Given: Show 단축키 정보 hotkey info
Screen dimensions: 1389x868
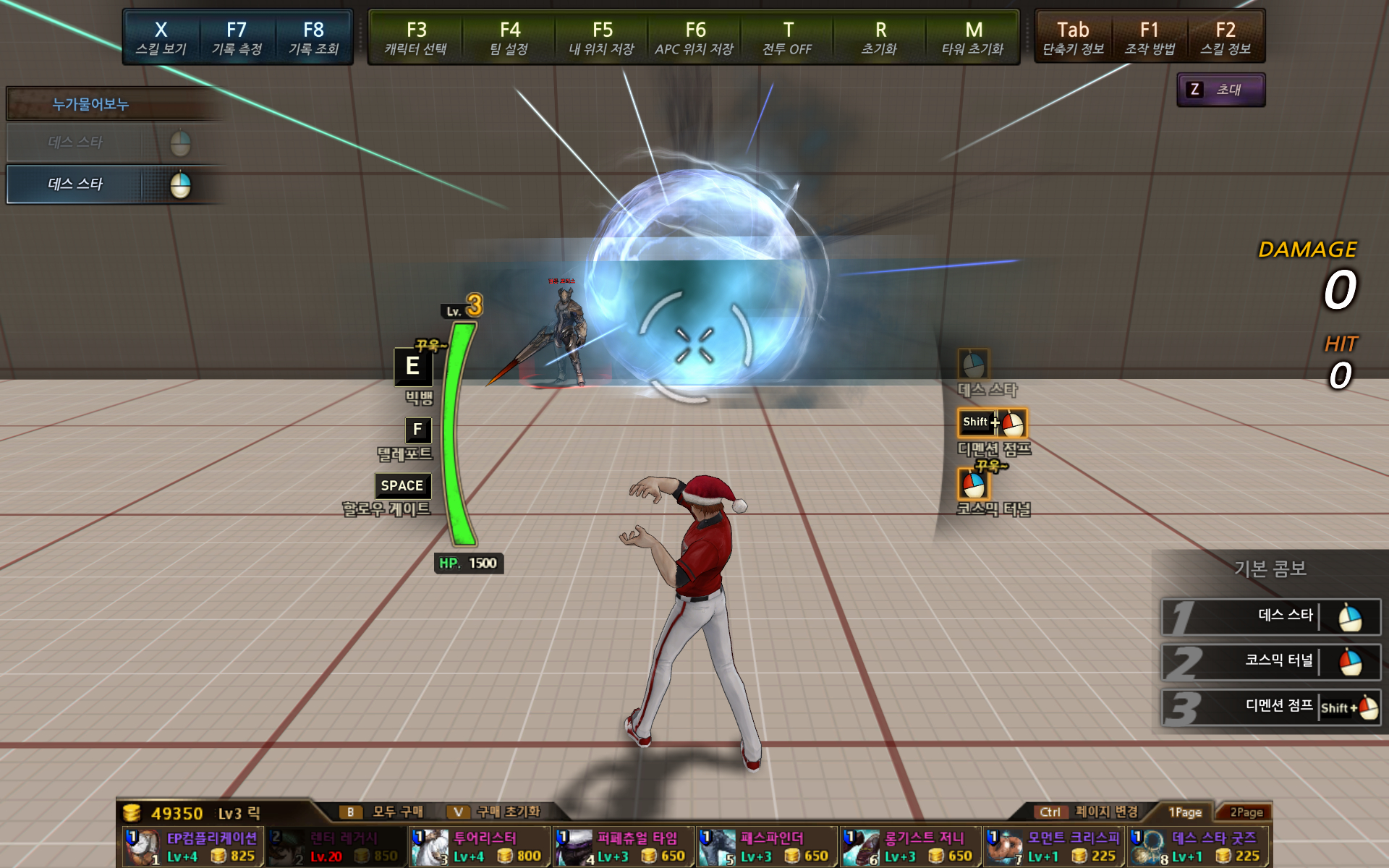Looking at the screenshot, I should (1073, 38).
